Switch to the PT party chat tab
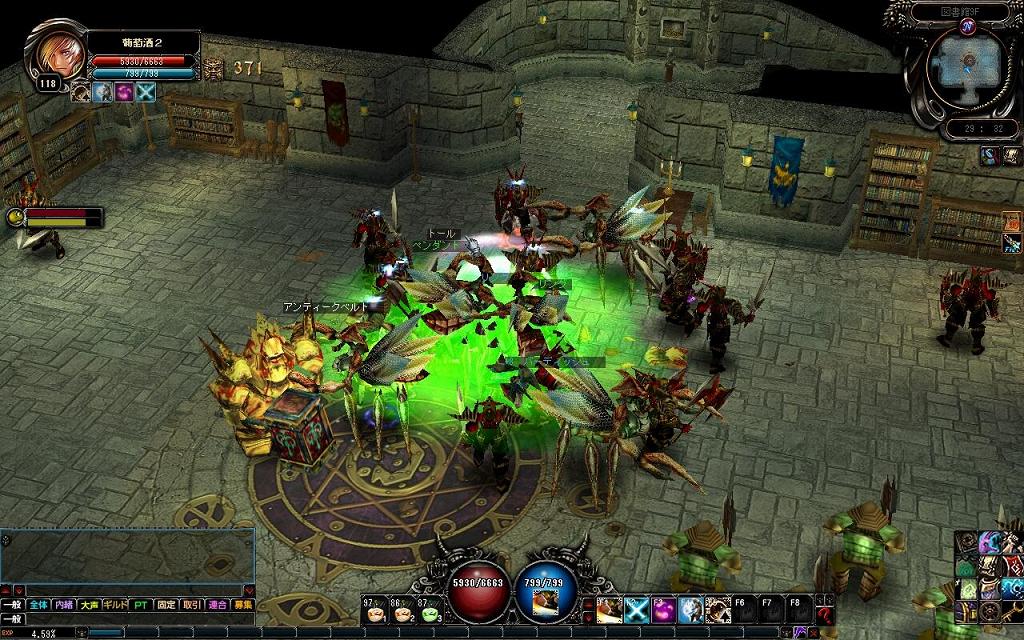This screenshot has width=1024, height=640. [x=141, y=605]
